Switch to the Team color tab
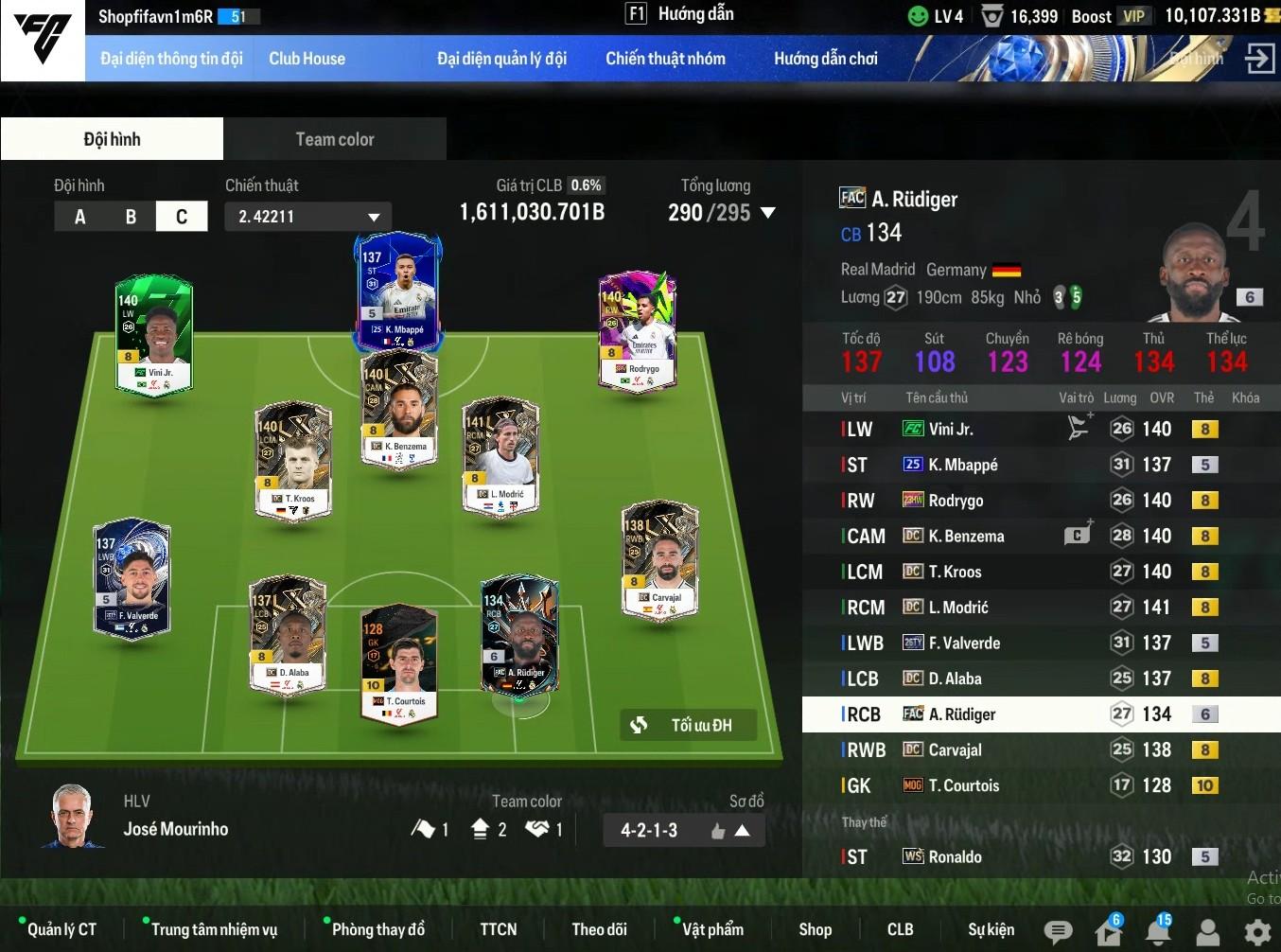This screenshot has width=1281, height=952. point(335,139)
